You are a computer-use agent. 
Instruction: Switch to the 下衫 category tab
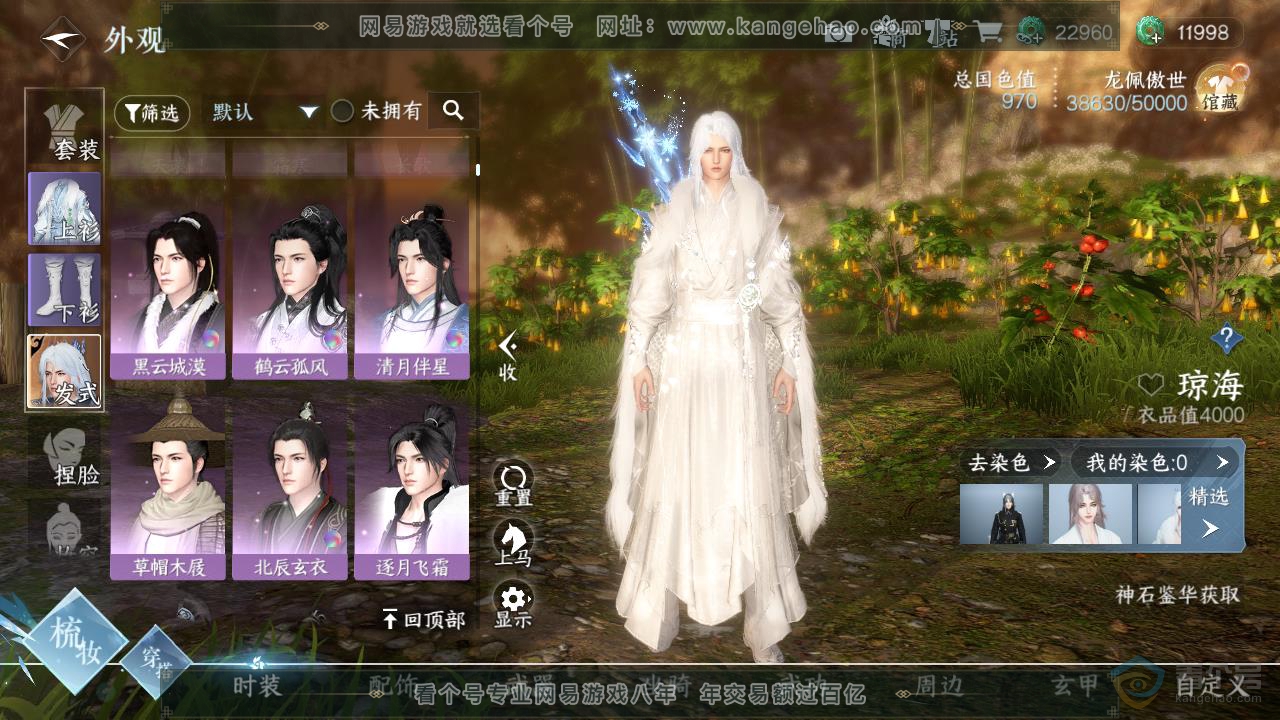(x=65, y=289)
